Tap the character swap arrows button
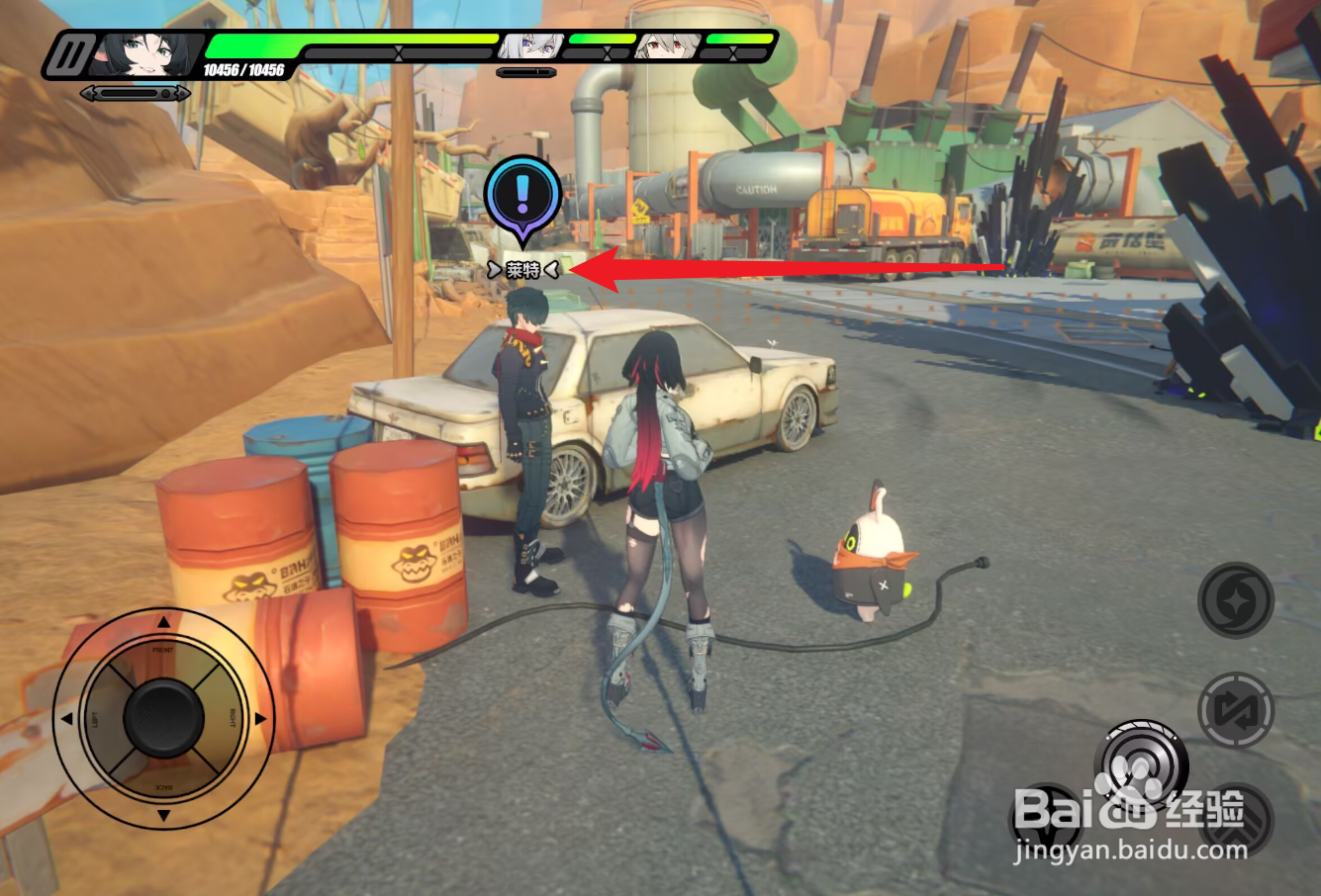 point(1235,710)
